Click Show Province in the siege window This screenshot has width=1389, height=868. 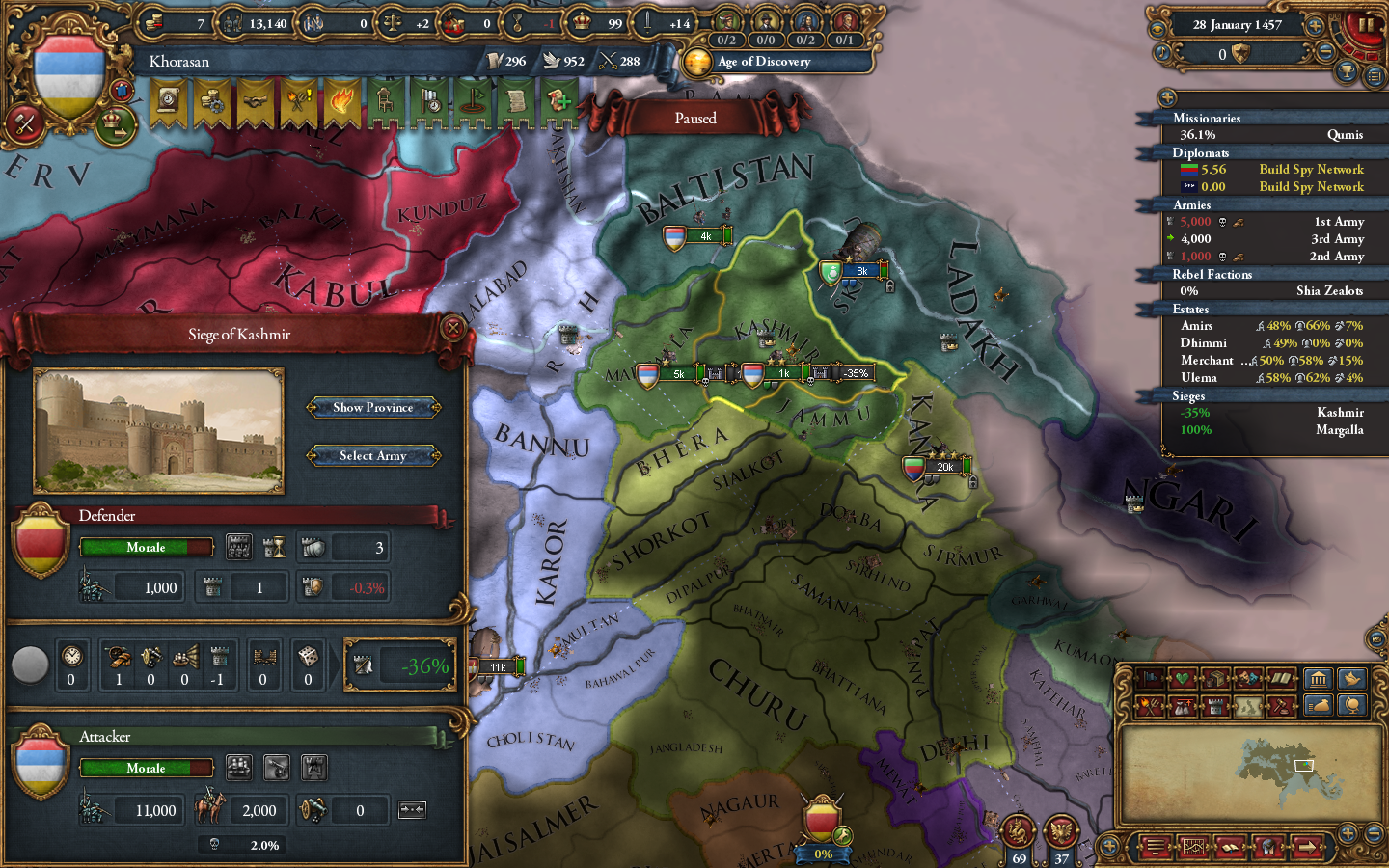373,407
